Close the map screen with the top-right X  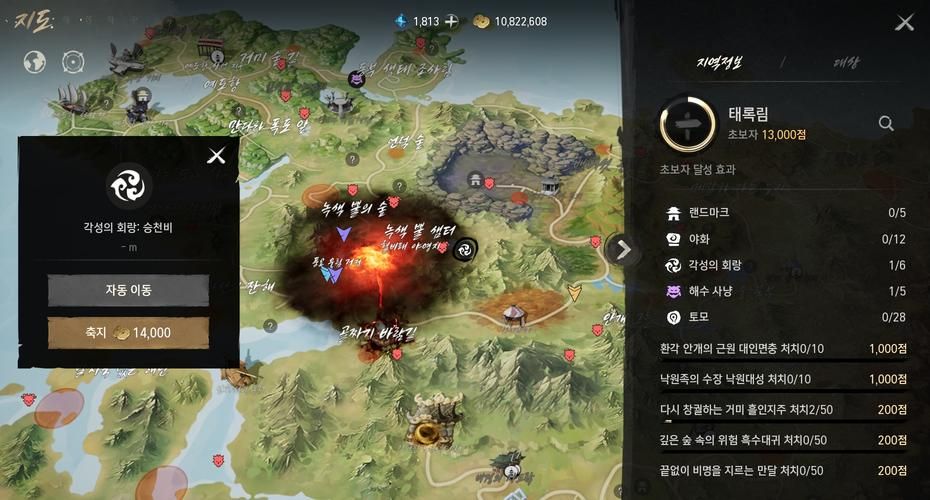(x=904, y=22)
